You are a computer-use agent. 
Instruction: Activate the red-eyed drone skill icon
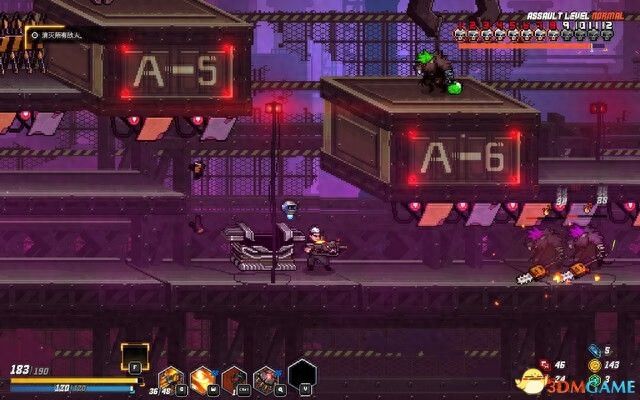[x=267, y=379]
